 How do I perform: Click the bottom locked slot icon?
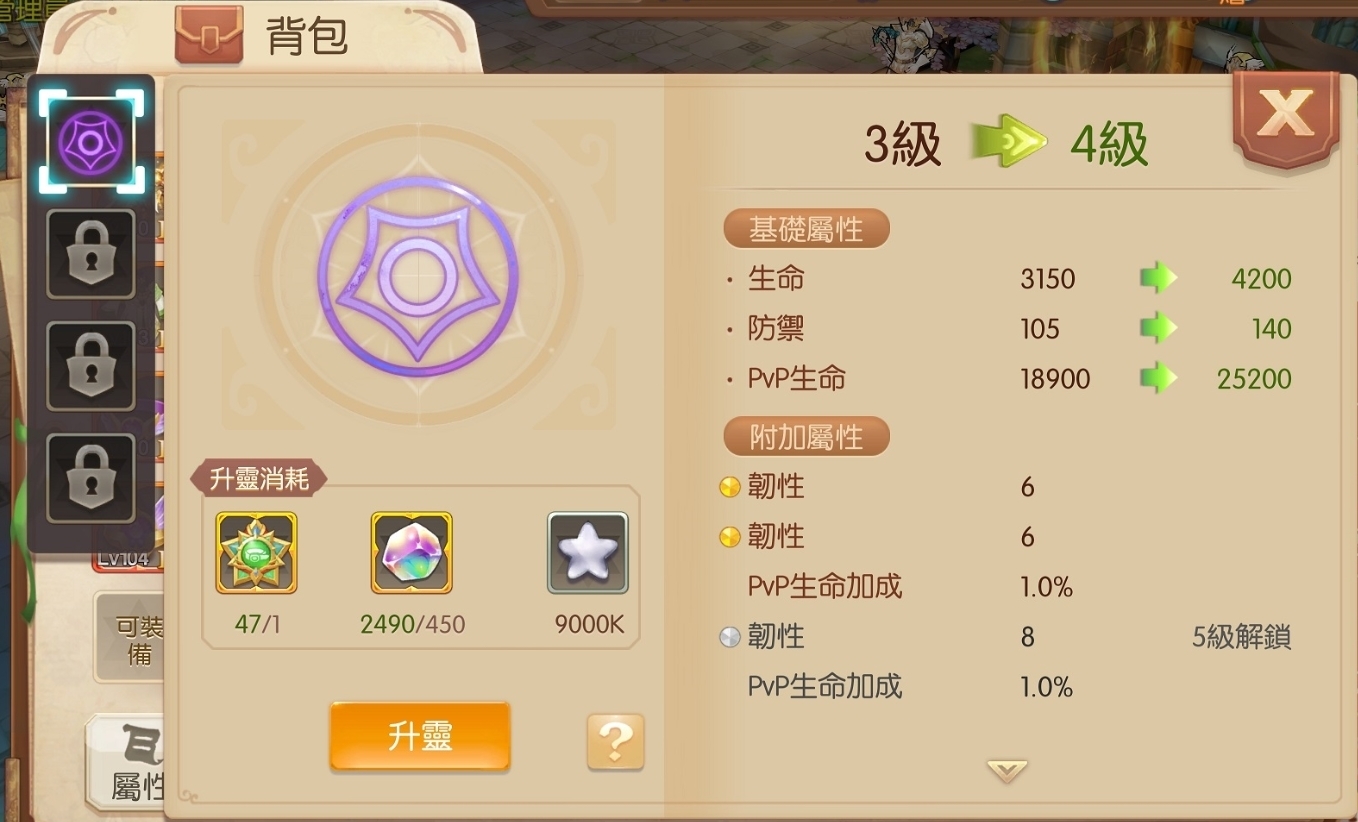point(90,476)
